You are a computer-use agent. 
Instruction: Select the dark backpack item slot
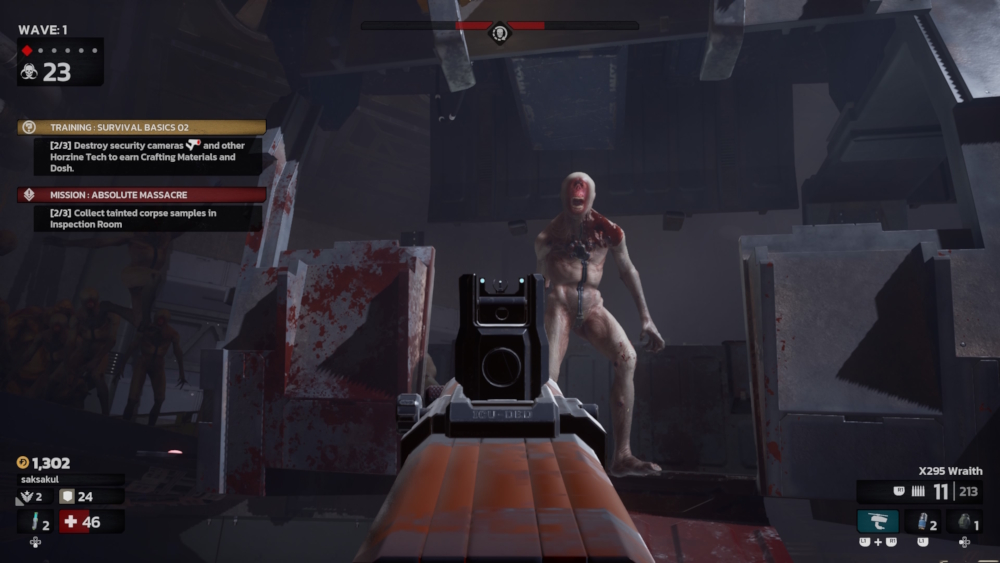[964, 521]
